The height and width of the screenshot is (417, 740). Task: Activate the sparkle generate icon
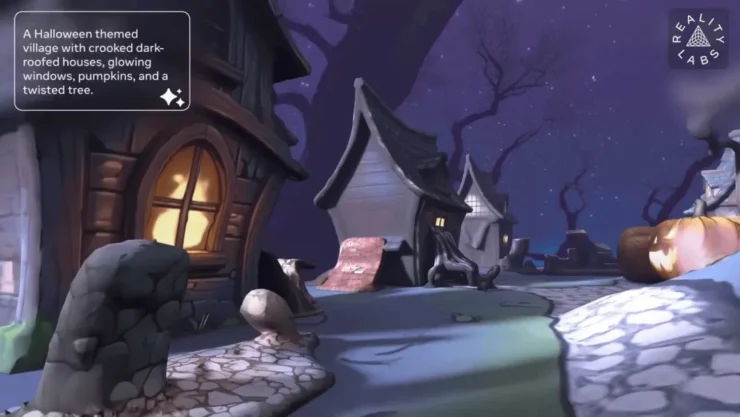[x=171, y=96]
